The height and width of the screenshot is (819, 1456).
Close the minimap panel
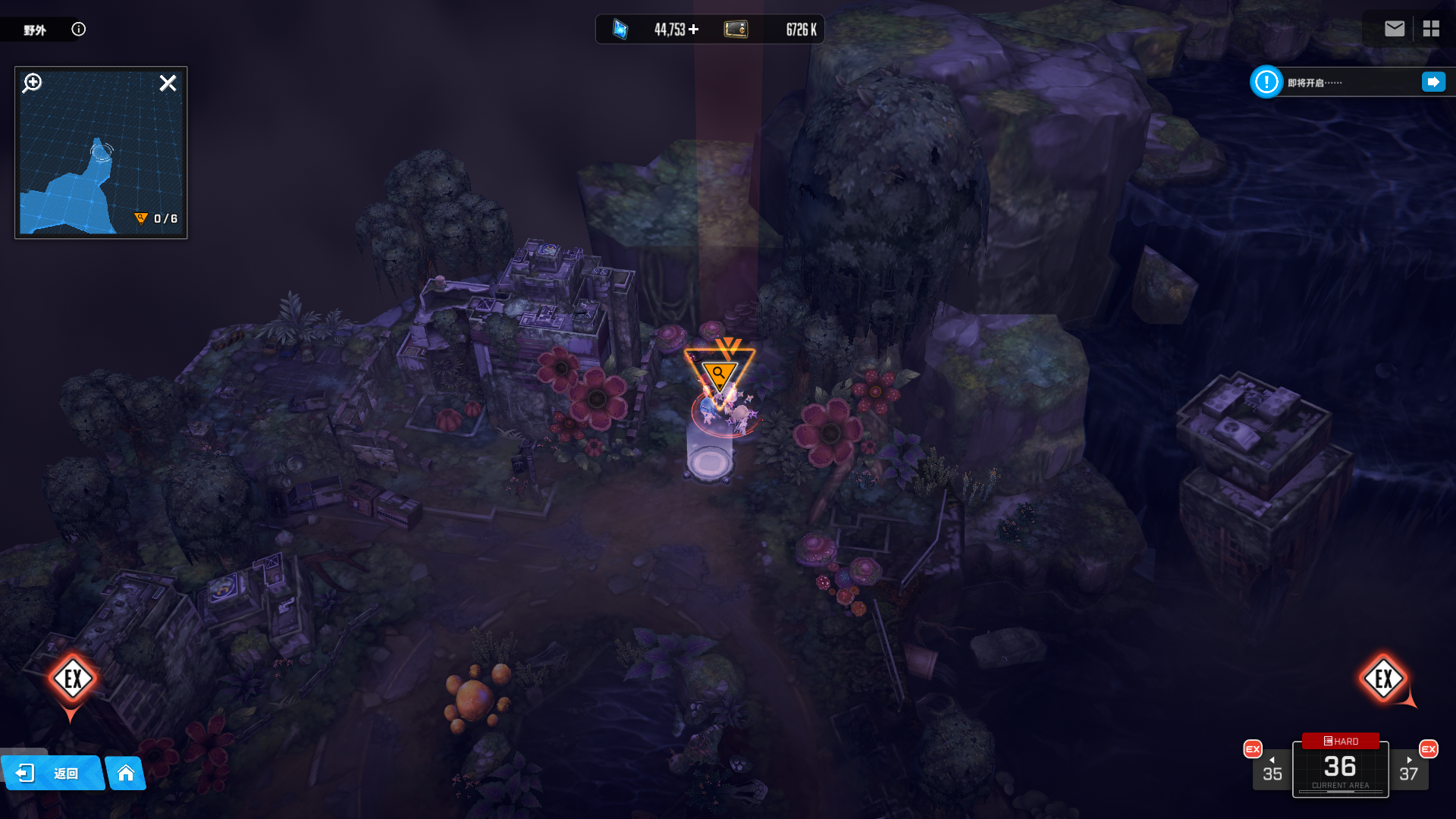[168, 83]
